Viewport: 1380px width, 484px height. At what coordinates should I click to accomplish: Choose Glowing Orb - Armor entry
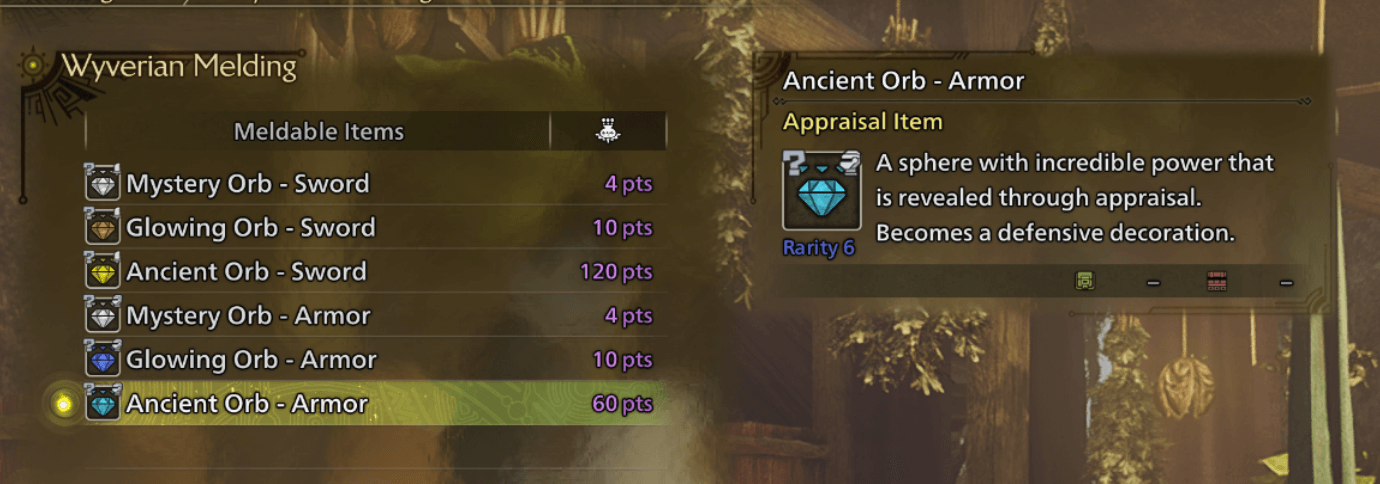coord(251,360)
